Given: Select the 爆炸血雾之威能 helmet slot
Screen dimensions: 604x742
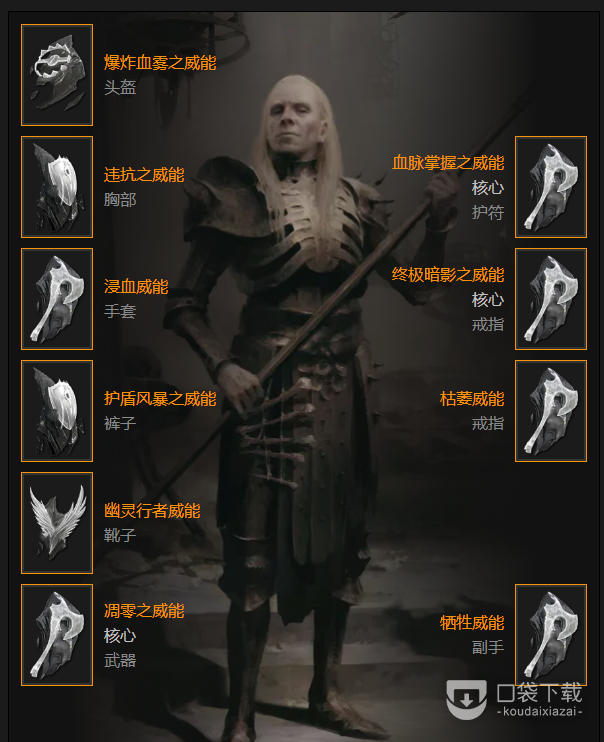Looking at the screenshot, I should 57,75.
